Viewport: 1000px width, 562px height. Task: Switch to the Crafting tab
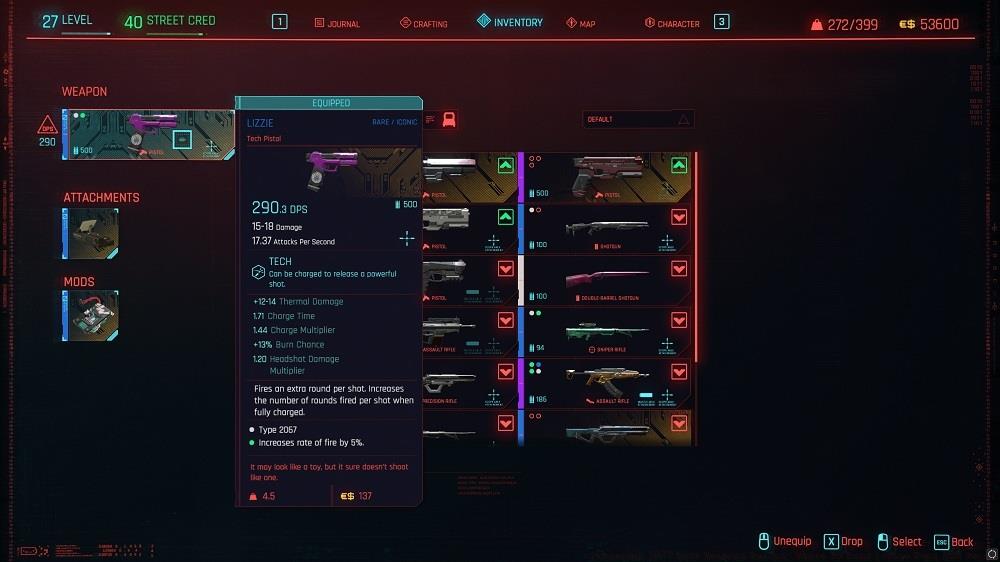click(x=424, y=23)
